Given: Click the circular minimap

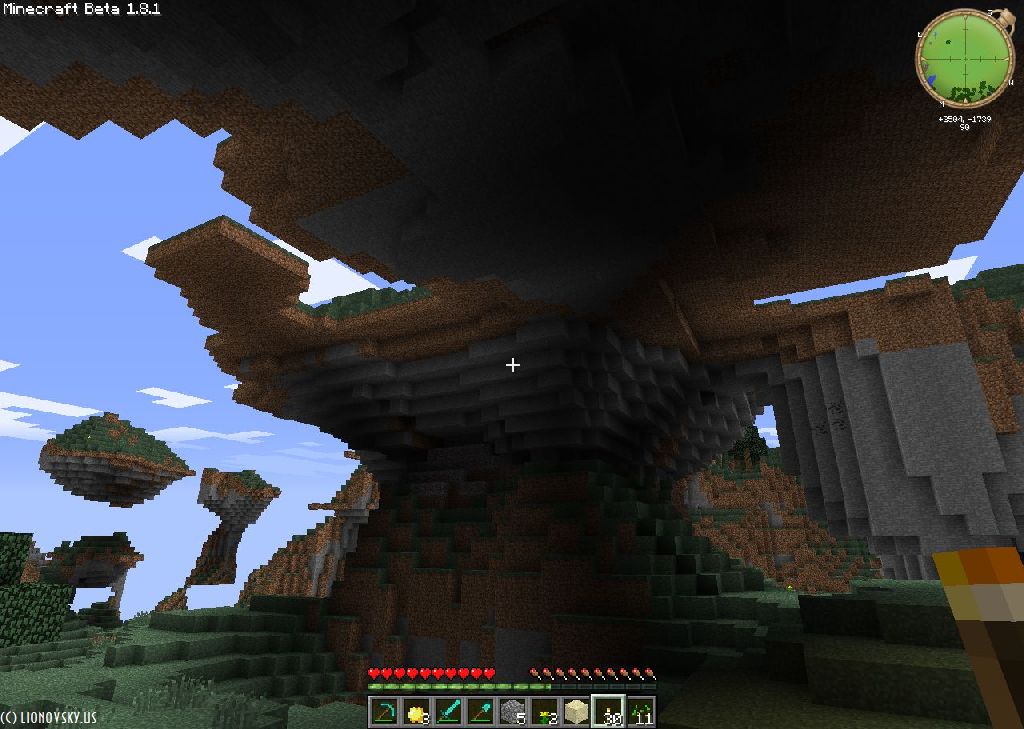Looking at the screenshot, I should (958, 57).
